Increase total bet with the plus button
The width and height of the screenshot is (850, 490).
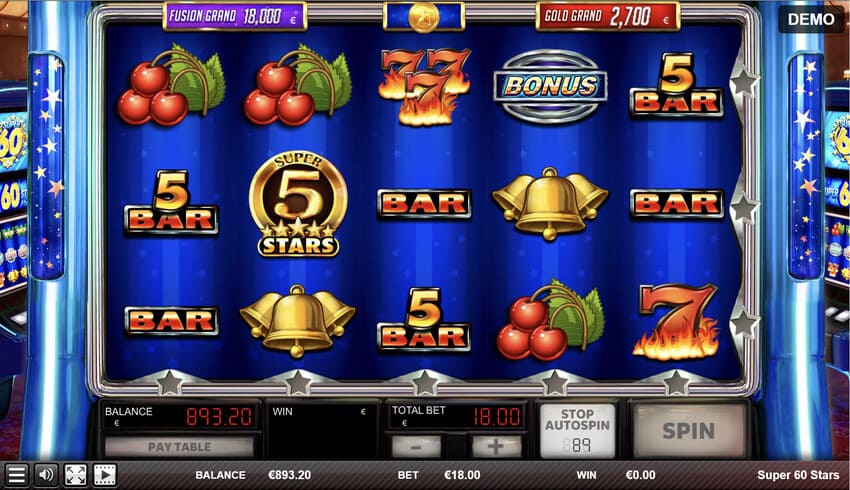(x=496, y=446)
